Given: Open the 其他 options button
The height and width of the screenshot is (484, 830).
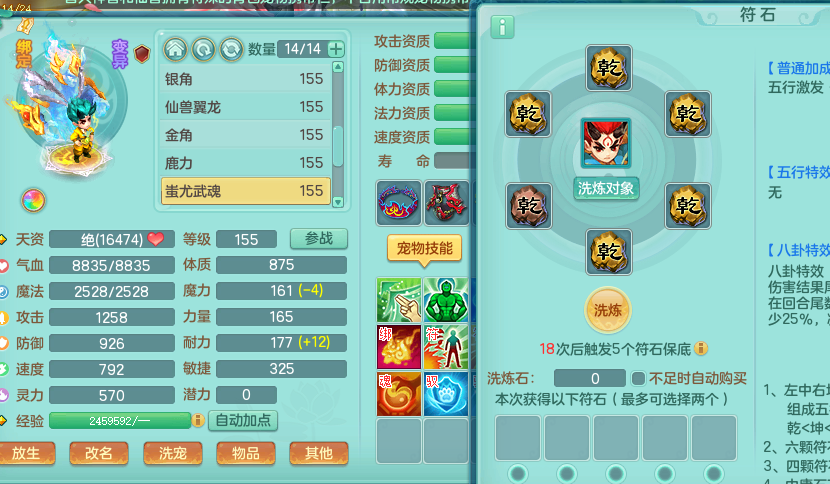Looking at the screenshot, I should click(318, 453).
